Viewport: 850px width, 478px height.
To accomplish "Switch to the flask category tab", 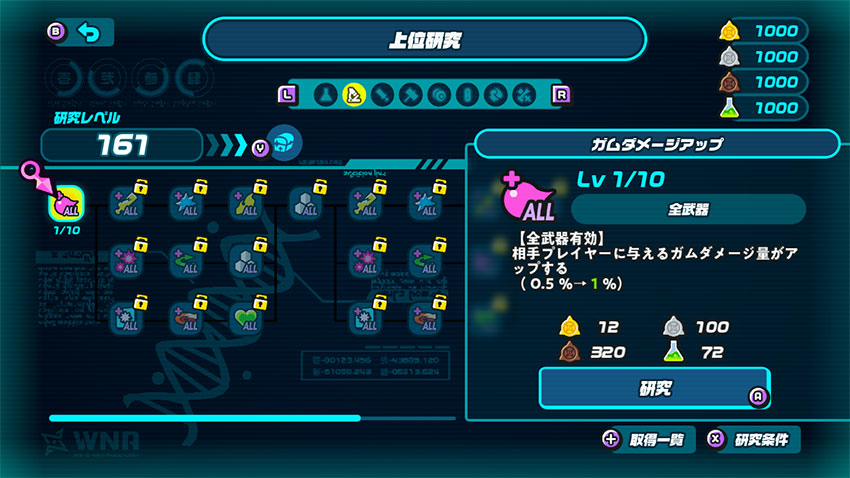I will pos(324,94).
